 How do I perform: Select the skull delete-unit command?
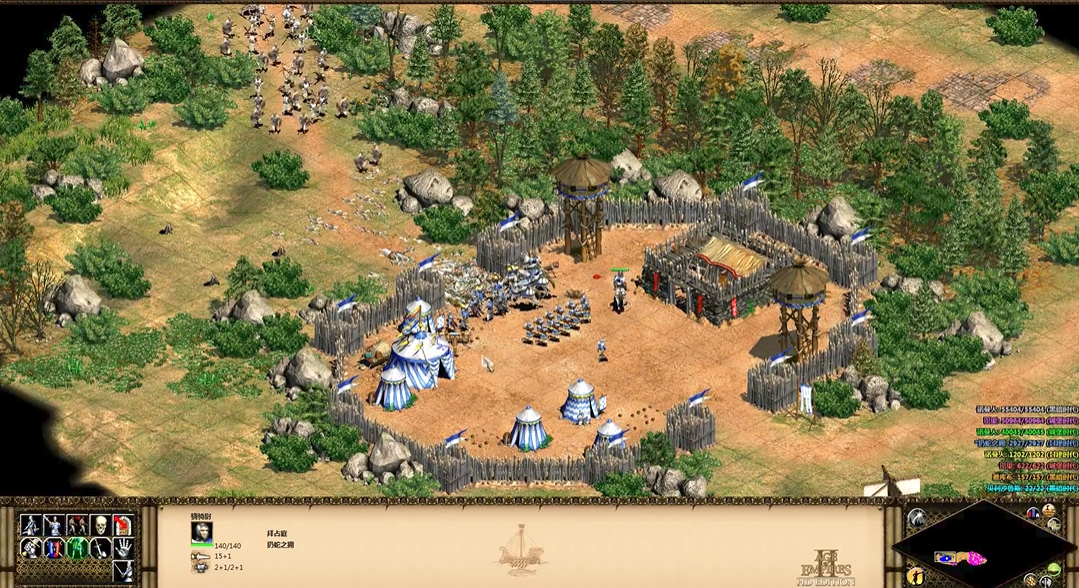(100, 525)
